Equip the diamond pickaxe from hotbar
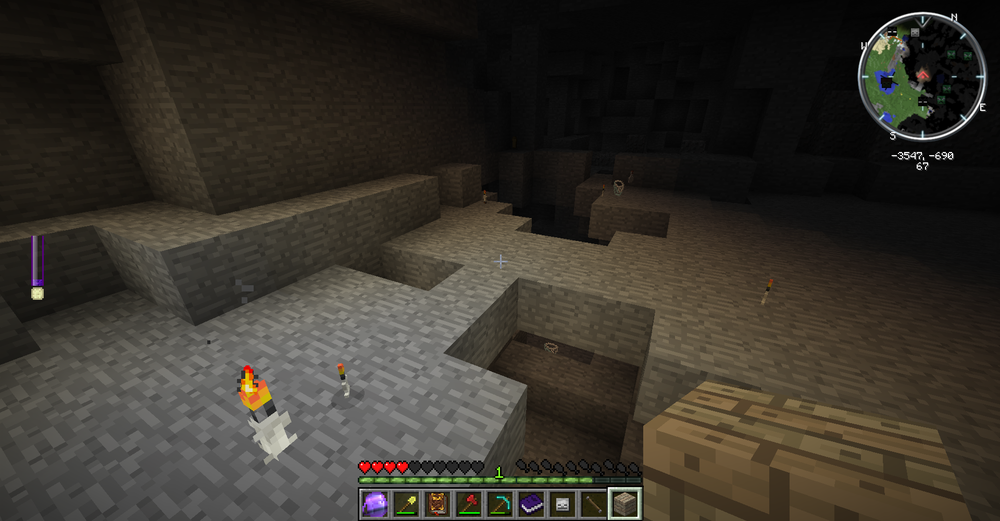 (499, 503)
